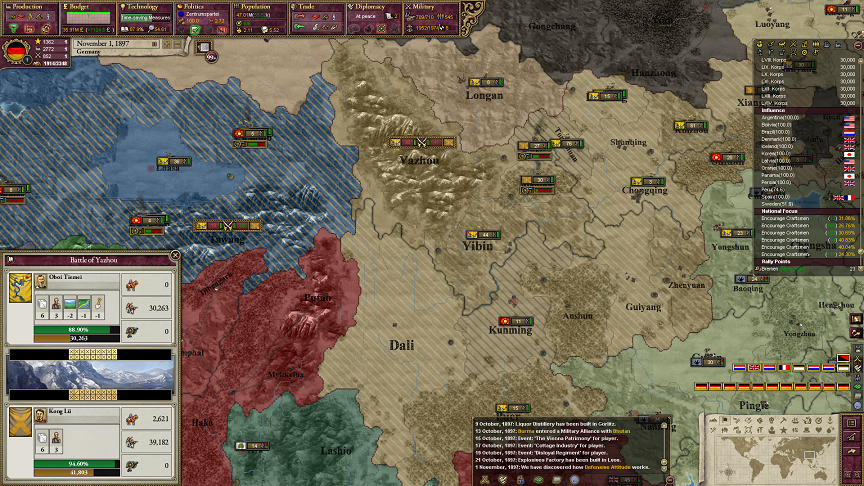This screenshot has width=864, height=486.
Task: Open the Population tab
Action: [259, 7]
